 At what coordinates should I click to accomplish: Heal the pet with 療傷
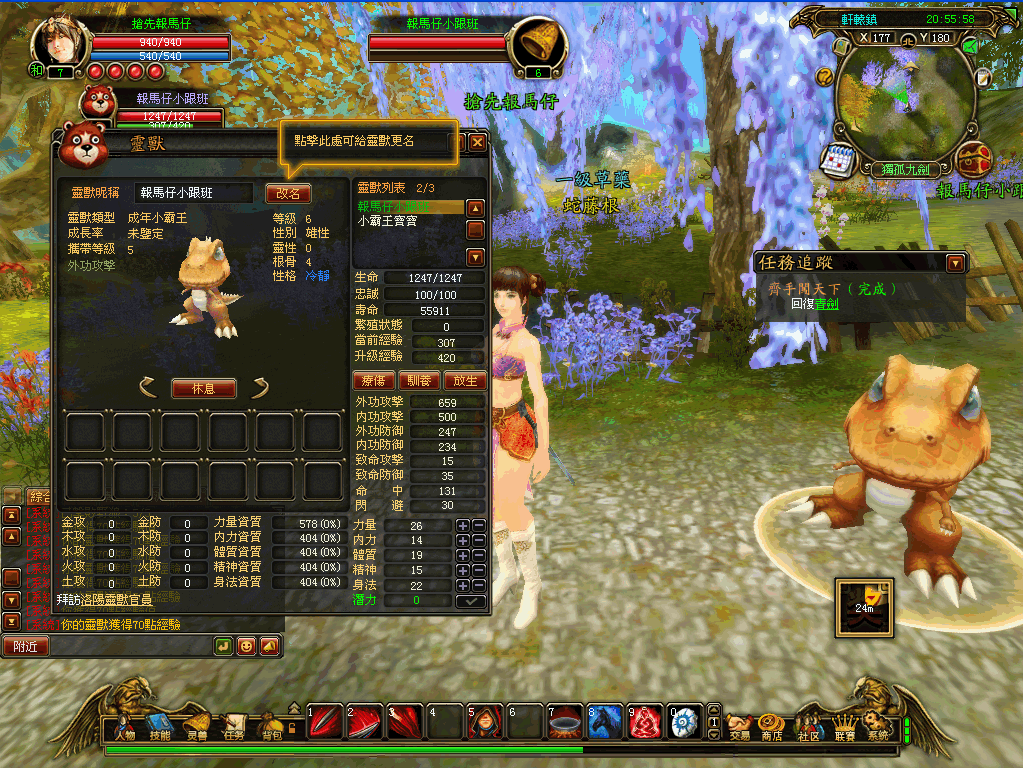point(373,380)
